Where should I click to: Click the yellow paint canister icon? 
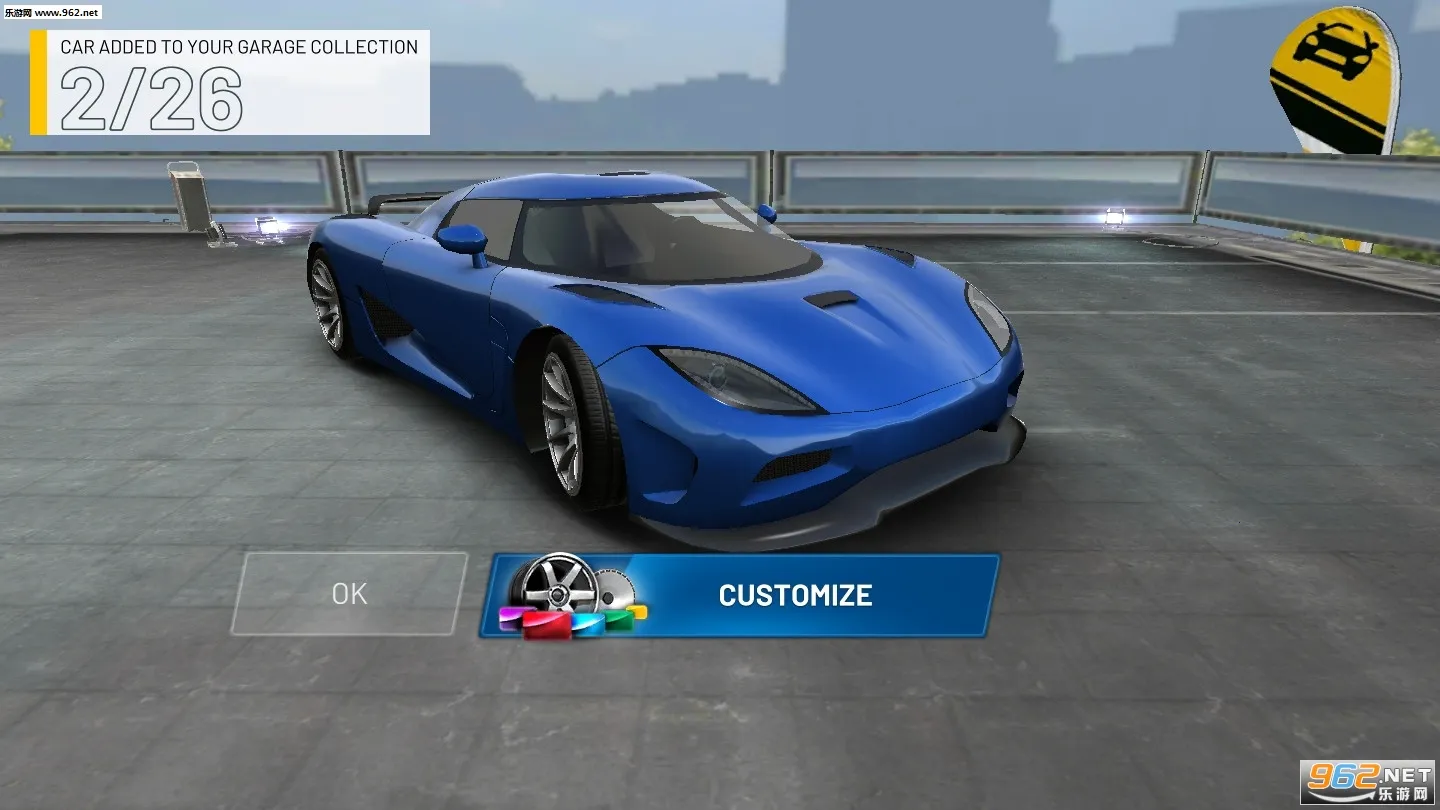point(637,610)
